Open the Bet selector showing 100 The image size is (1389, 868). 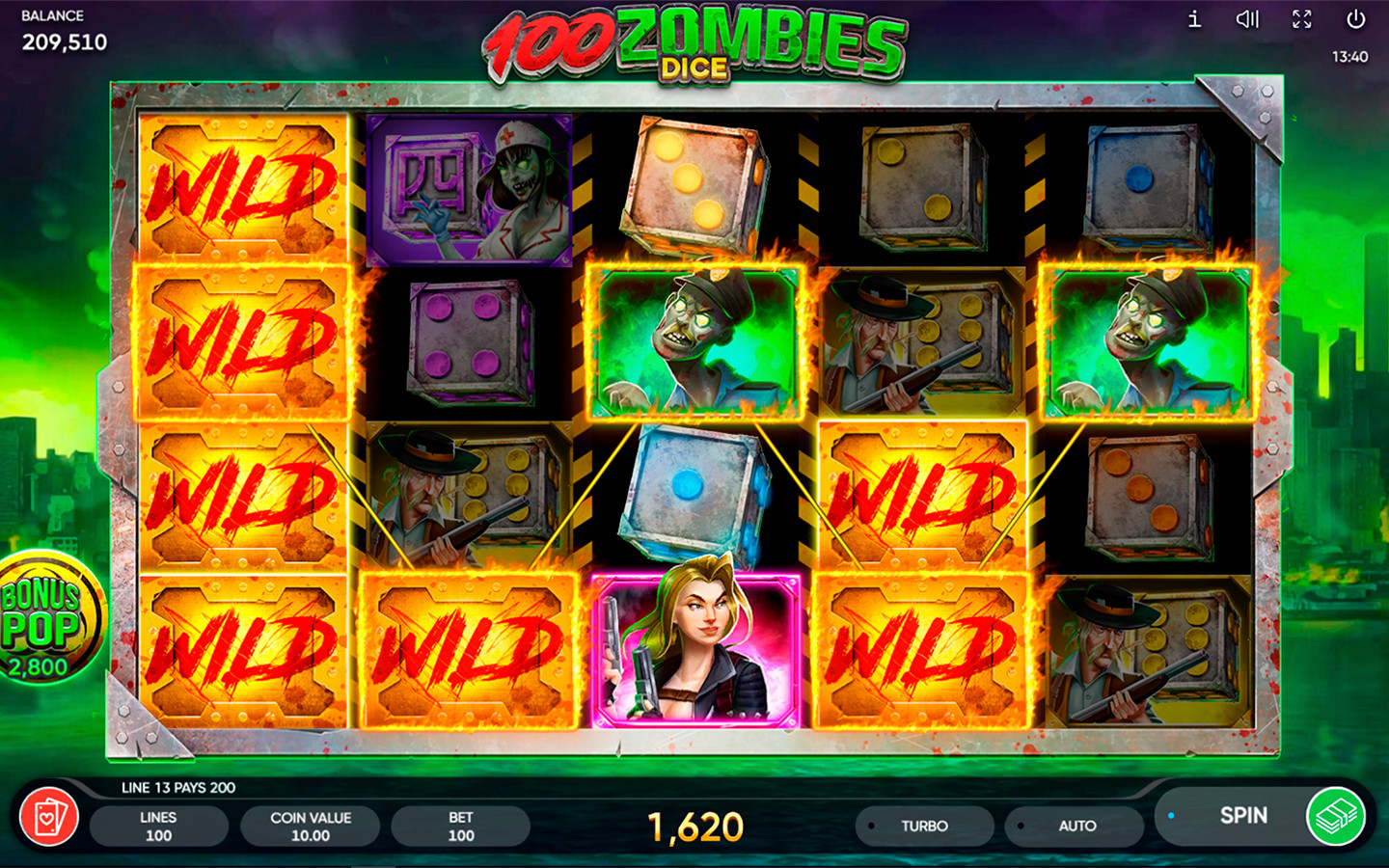460,825
